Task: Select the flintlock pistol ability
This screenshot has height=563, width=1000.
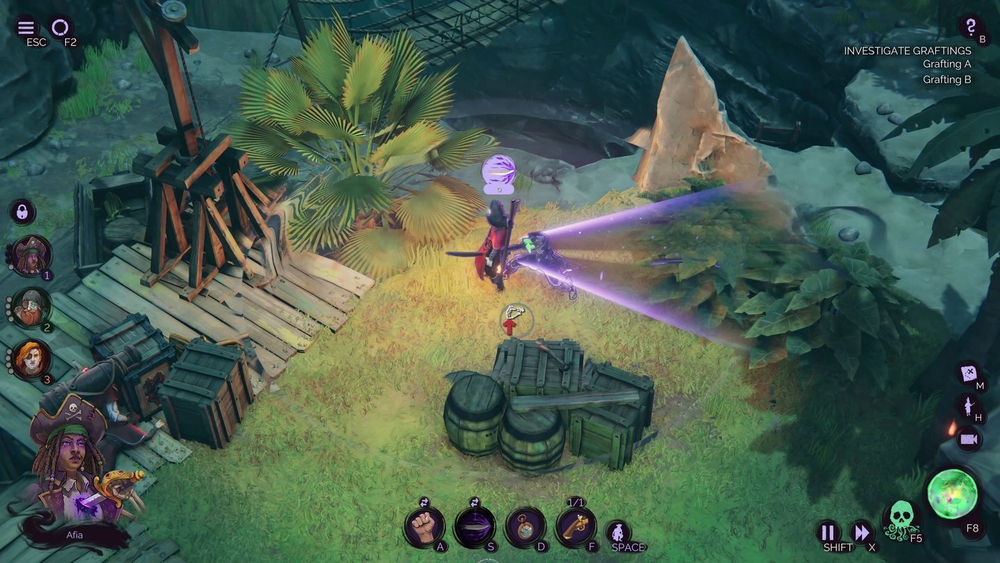Action: (576, 526)
